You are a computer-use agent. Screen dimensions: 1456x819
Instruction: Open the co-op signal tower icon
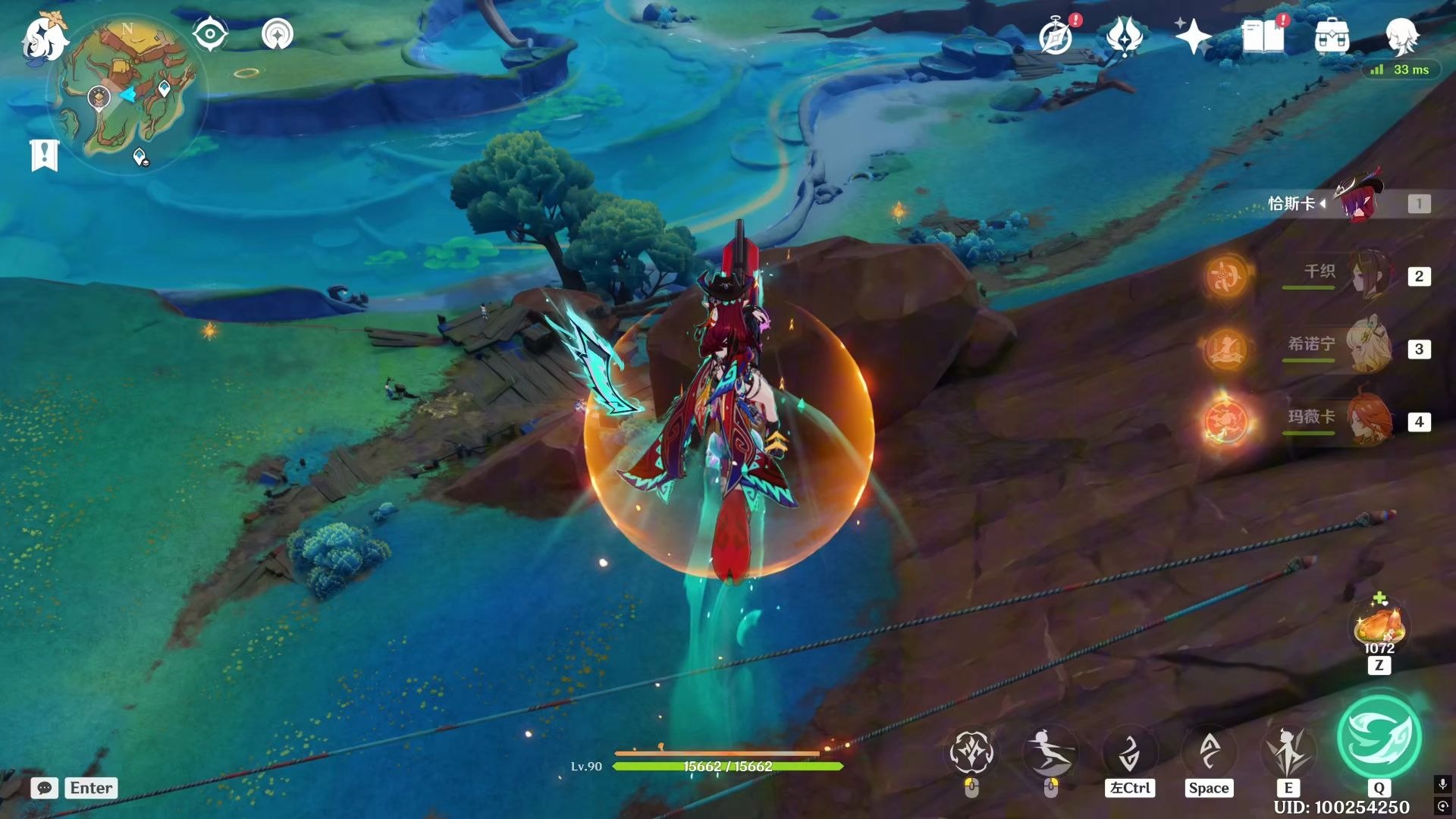pyautogui.click(x=278, y=34)
